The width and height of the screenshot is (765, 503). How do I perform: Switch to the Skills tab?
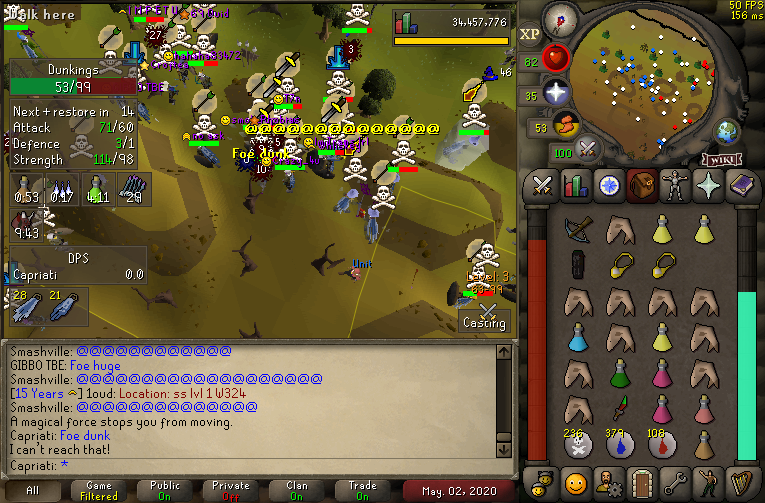coord(575,186)
